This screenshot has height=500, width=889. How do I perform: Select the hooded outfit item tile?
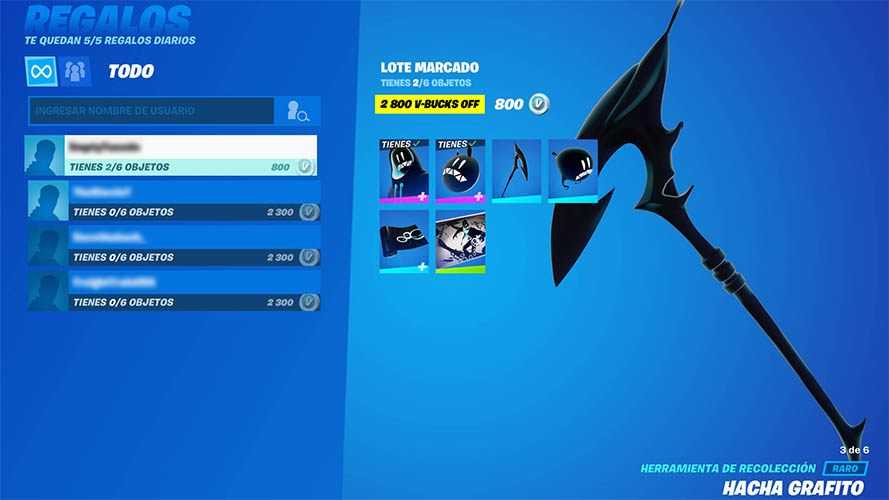pyautogui.click(x=404, y=171)
